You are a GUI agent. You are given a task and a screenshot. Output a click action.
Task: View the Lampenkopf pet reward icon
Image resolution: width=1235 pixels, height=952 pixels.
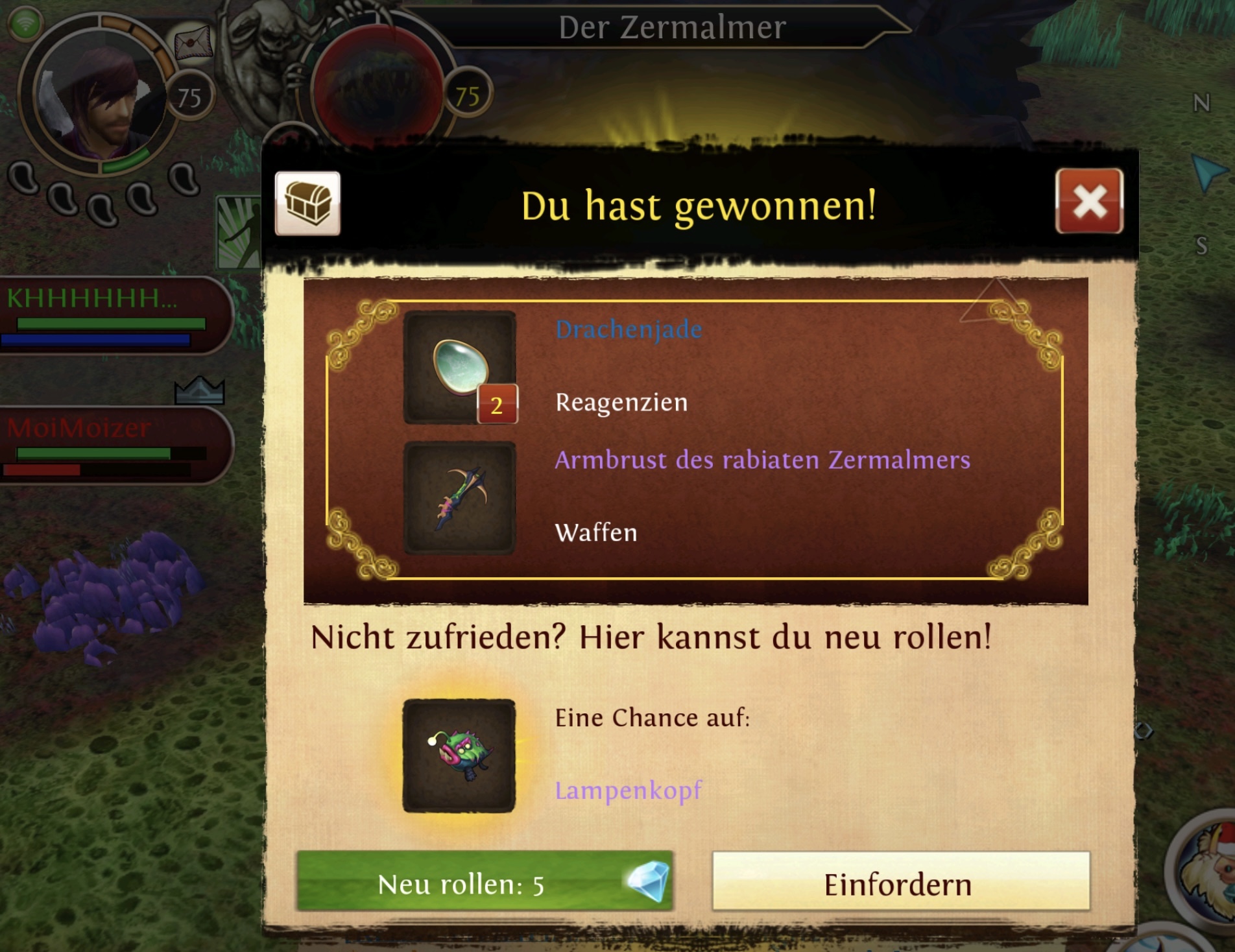(459, 756)
